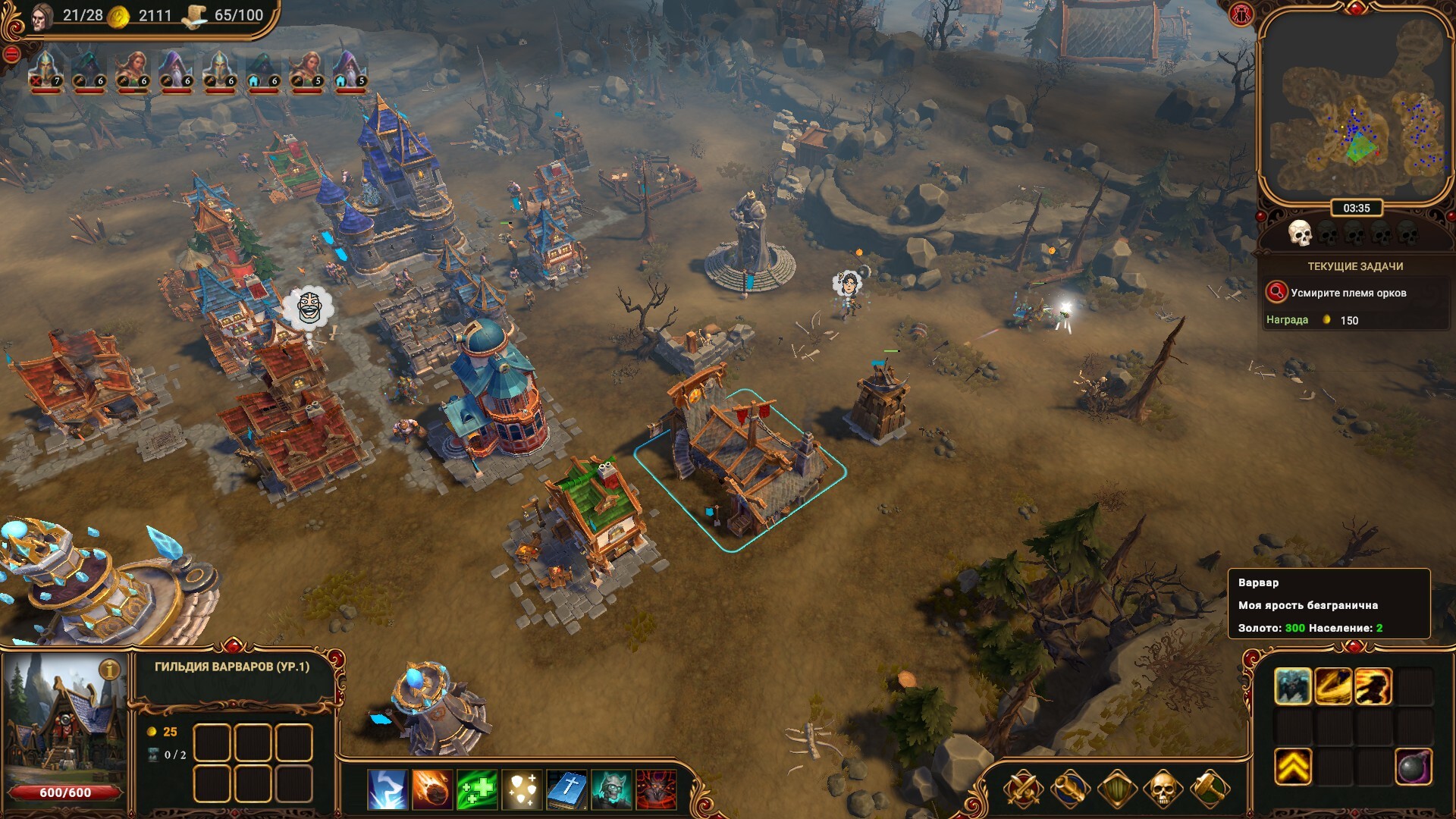This screenshot has width=1456, height=819.
Task: Cast the meteor fireball spell
Action: [x=432, y=789]
